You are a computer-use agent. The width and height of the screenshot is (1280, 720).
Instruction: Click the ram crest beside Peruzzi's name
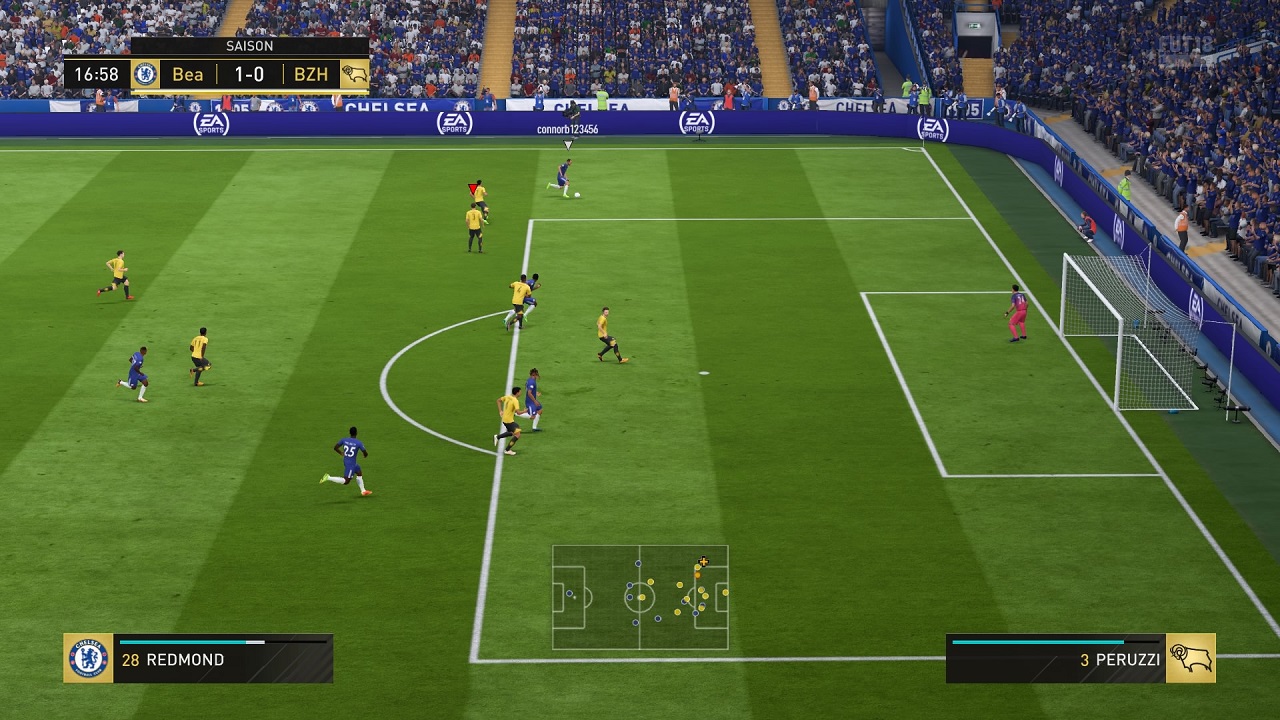point(1191,658)
